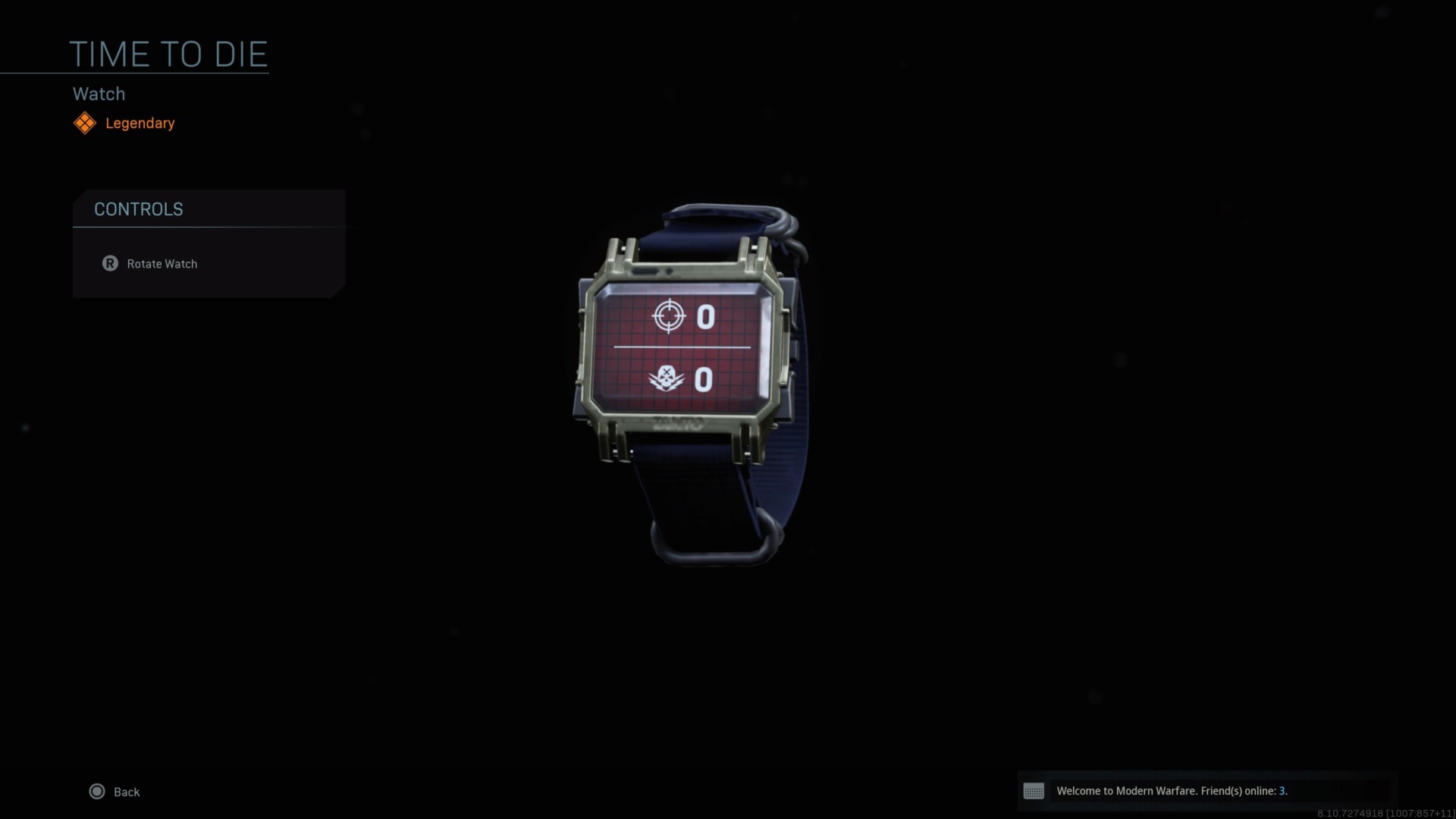
Task: Collapse the CONTROLS panel header
Action: click(139, 209)
